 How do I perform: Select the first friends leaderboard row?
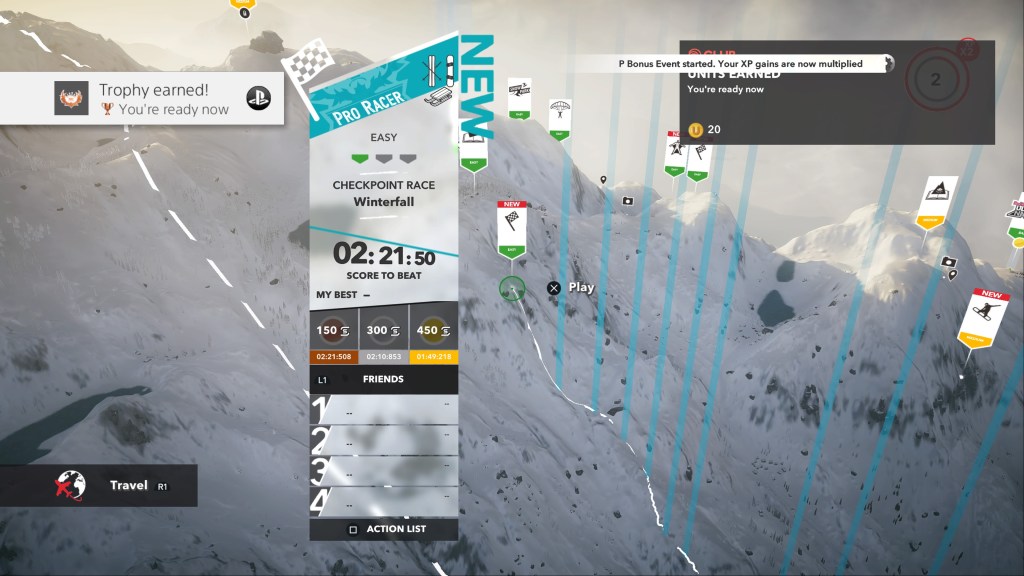[x=384, y=410]
